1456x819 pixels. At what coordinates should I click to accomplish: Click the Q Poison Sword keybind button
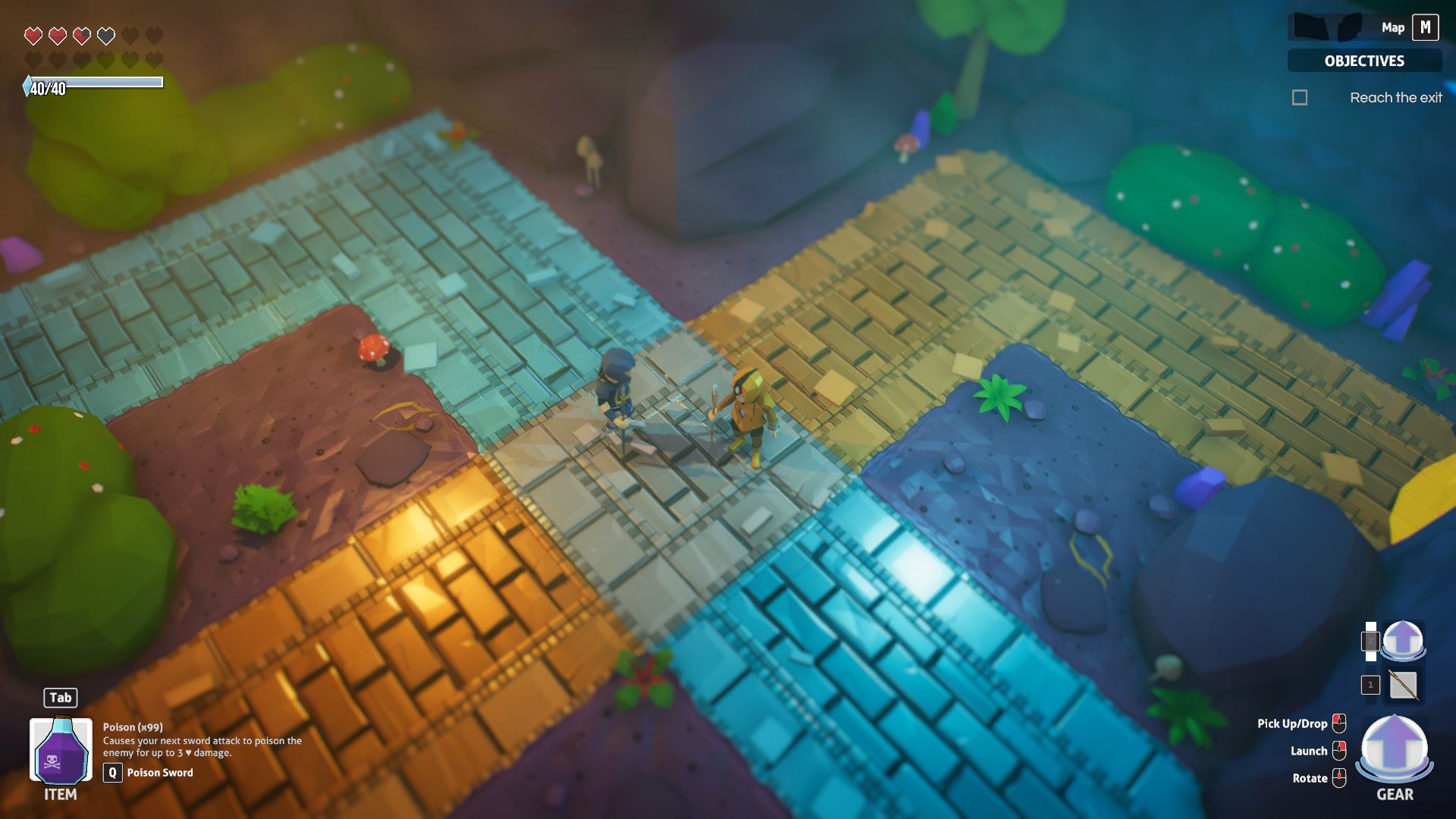(112, 773)
